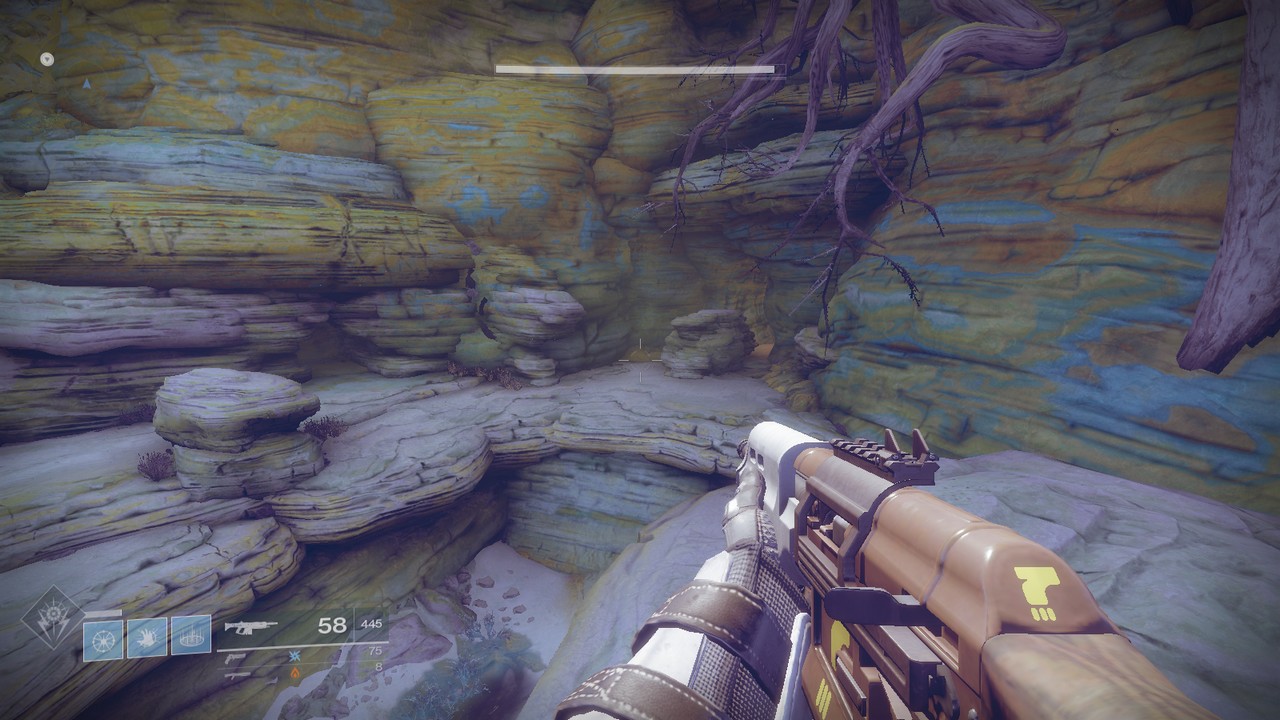Click the blue Arc element icon
Screen dimensions: 1280x720
click(293, 655)
